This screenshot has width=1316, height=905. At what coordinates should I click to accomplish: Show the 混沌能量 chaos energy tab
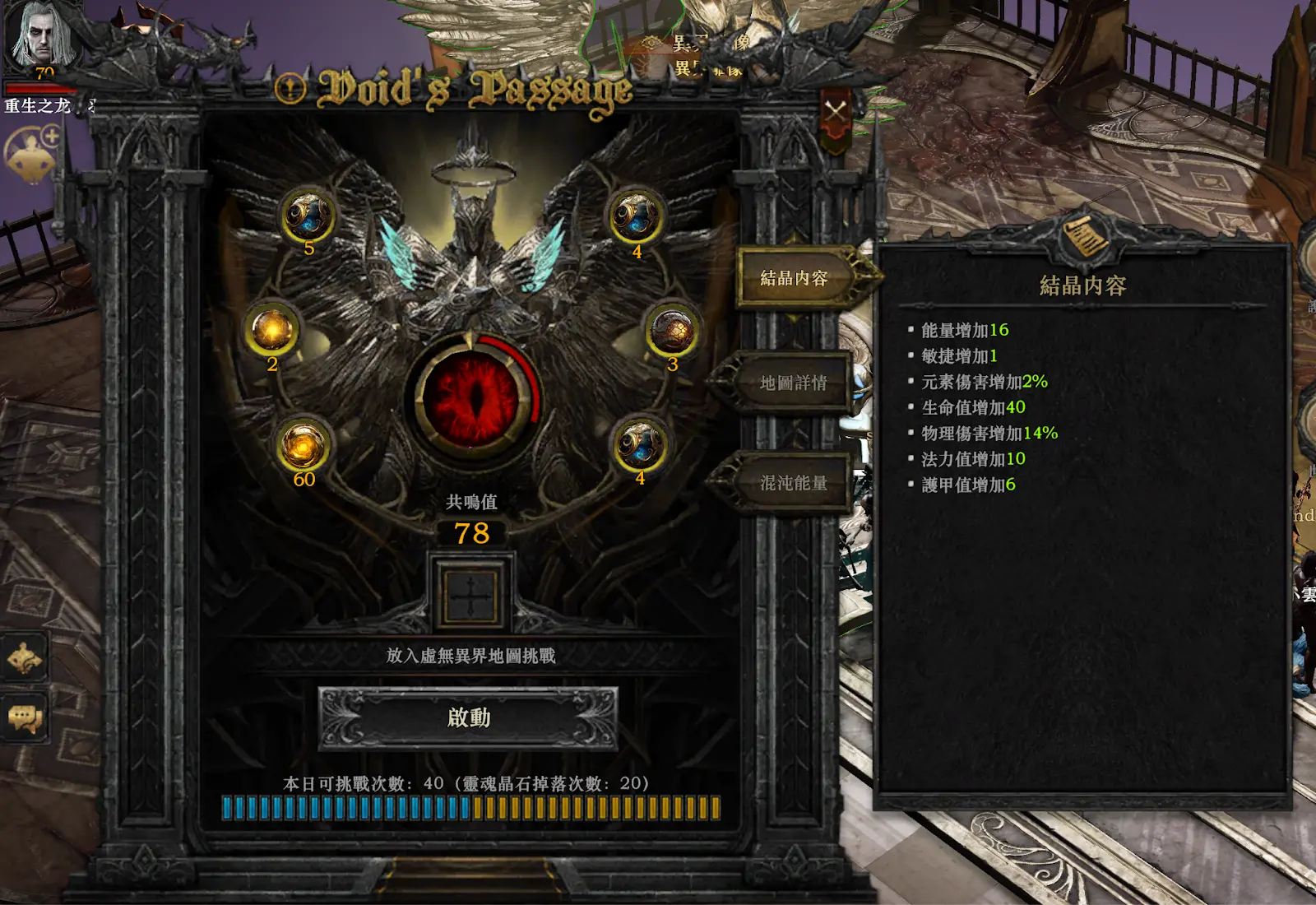pyautogui.click(x=793, y=483)
